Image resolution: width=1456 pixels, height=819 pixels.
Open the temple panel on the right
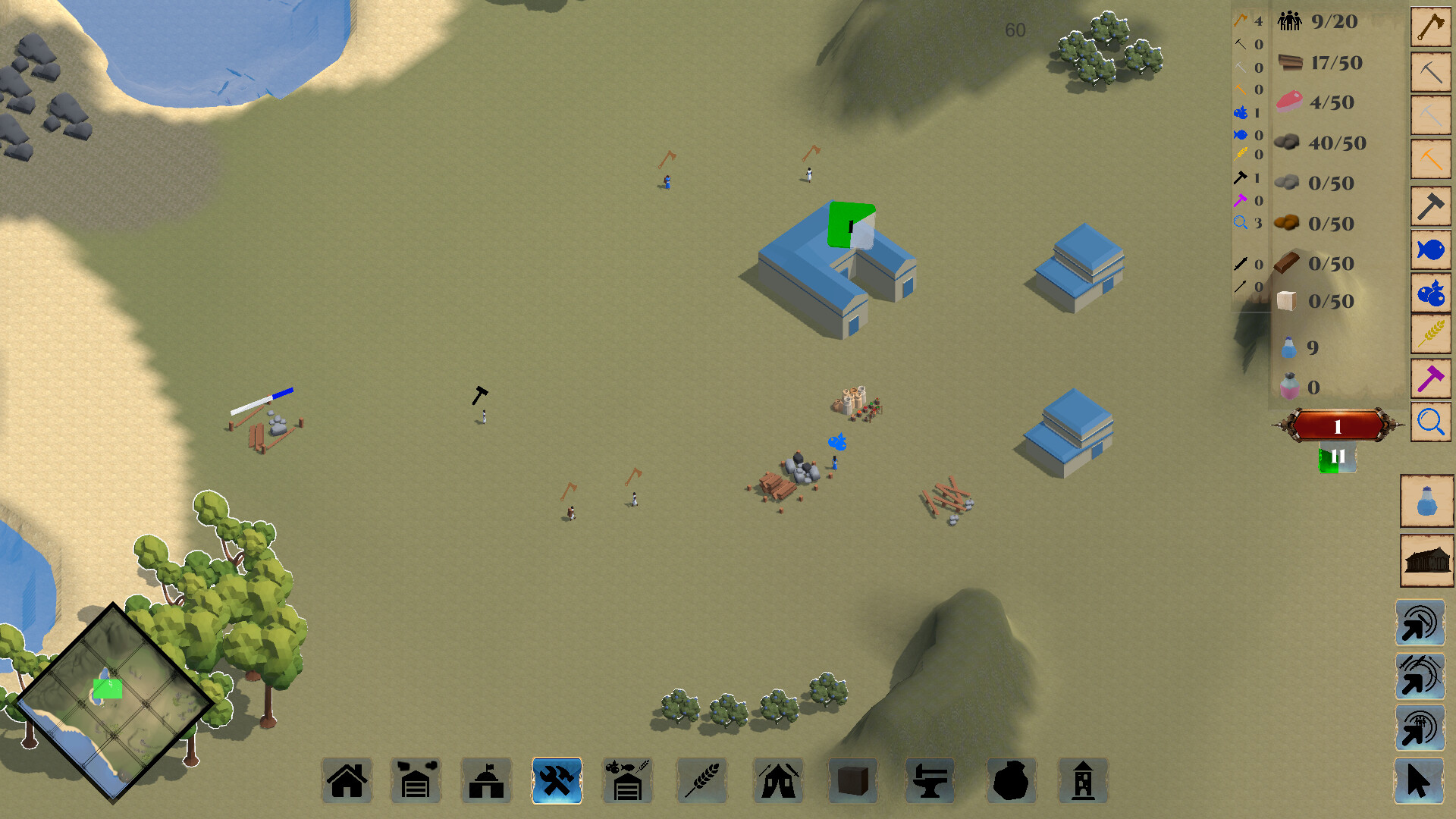pos(1426,560)
